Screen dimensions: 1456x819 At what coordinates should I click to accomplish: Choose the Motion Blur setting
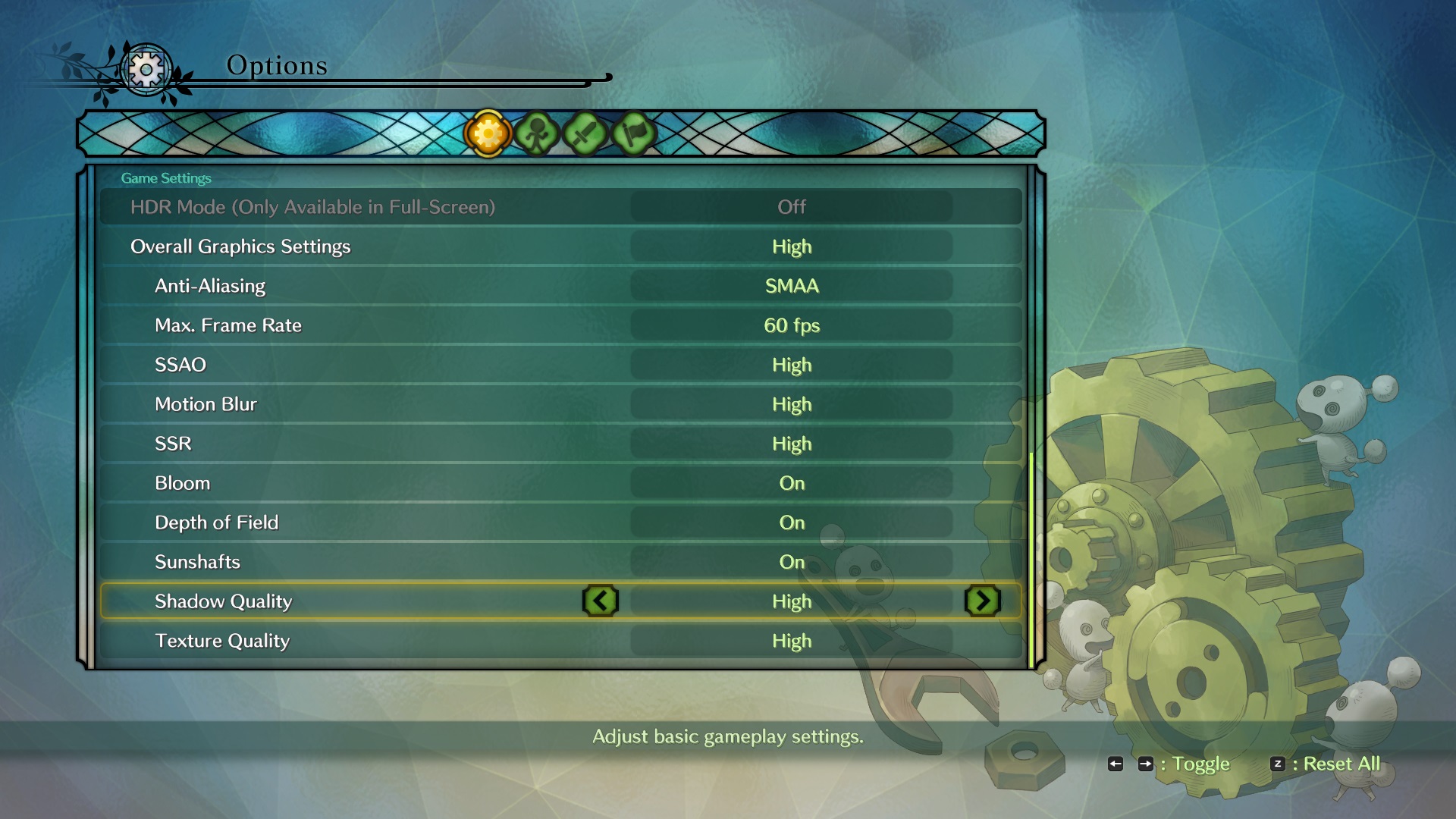pyautogui.click(x=561, y=404)
